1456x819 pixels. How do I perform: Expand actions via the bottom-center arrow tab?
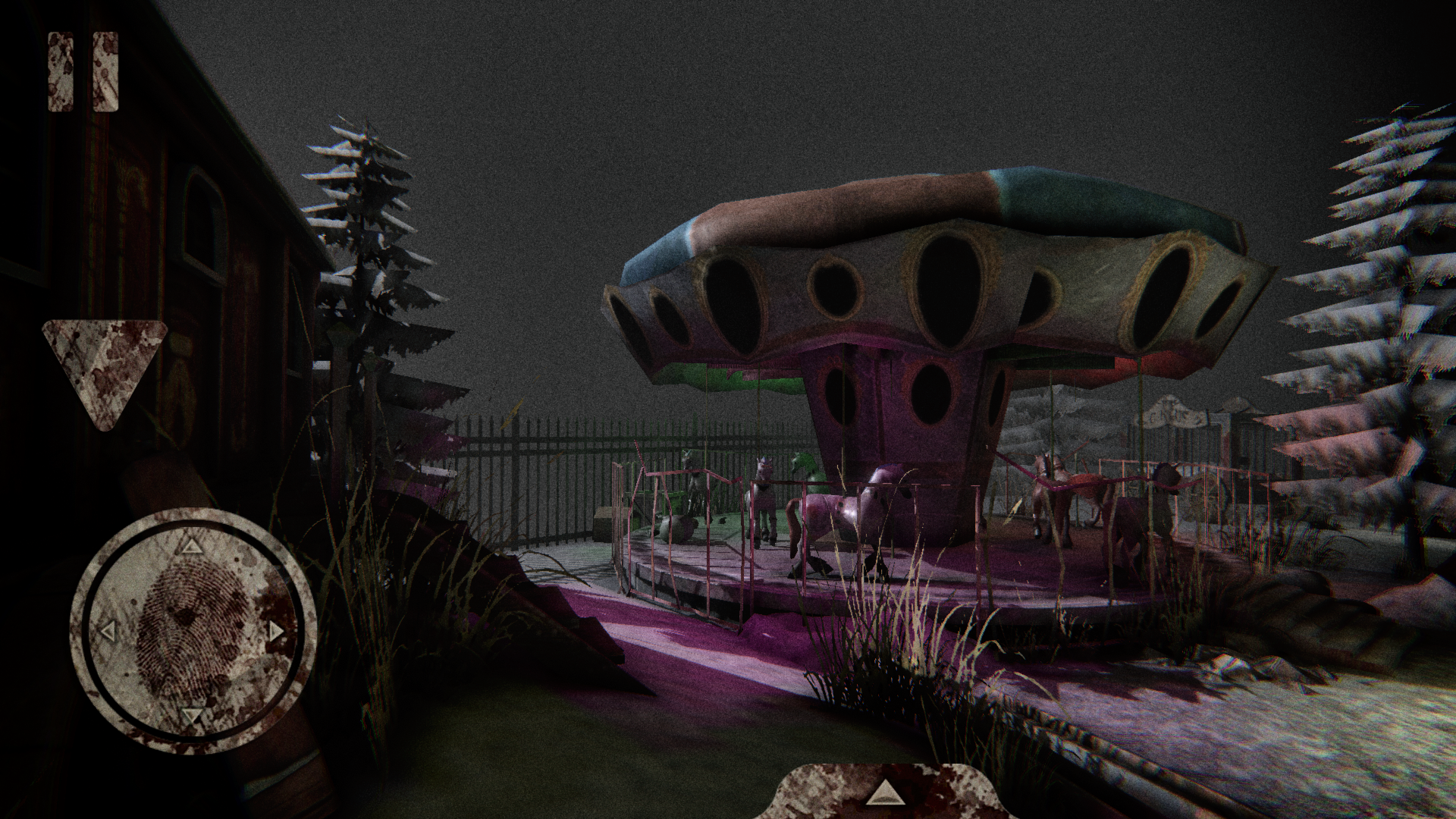coord(884,794)
